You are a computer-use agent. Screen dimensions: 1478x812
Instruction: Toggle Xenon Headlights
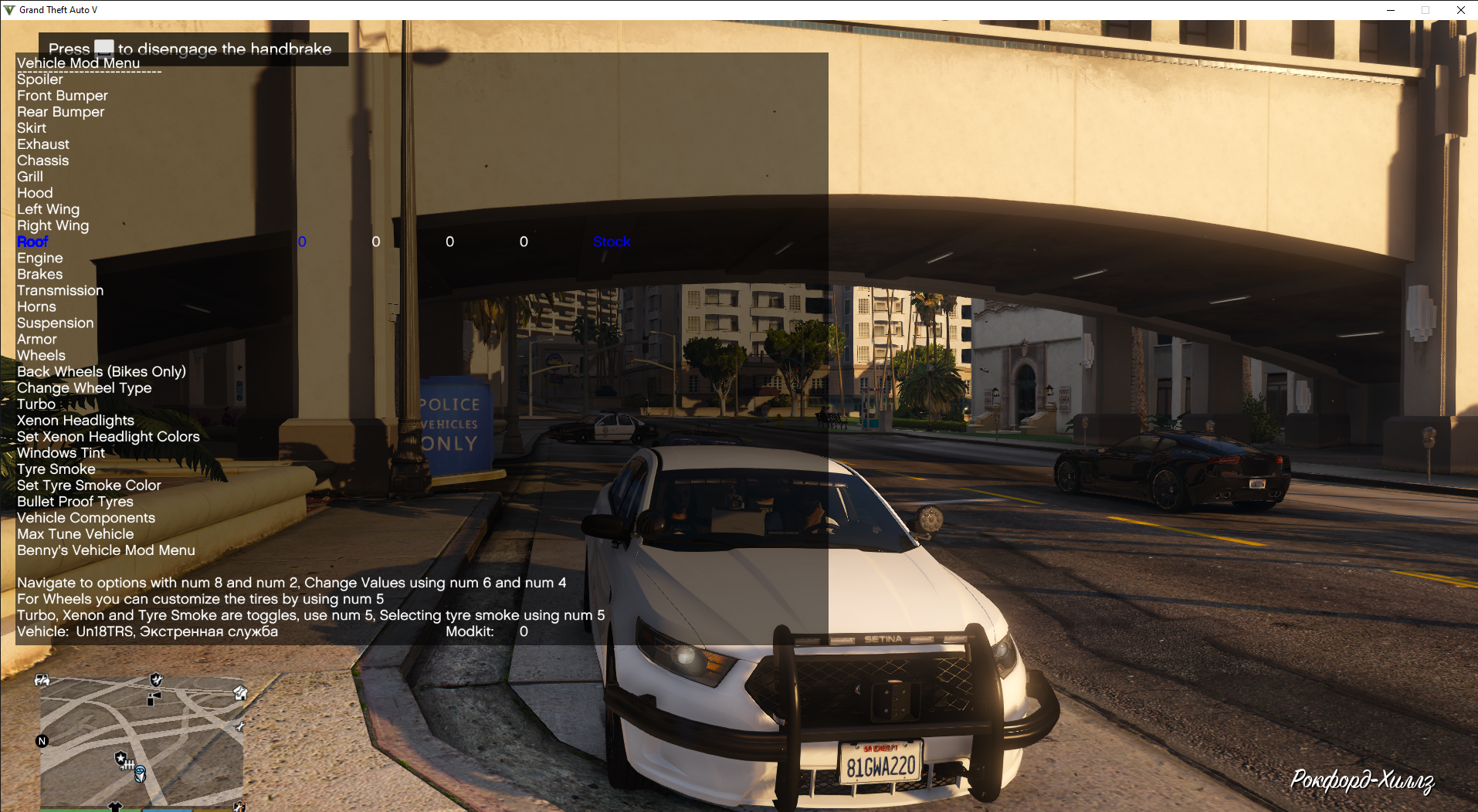tap(76, 420)
